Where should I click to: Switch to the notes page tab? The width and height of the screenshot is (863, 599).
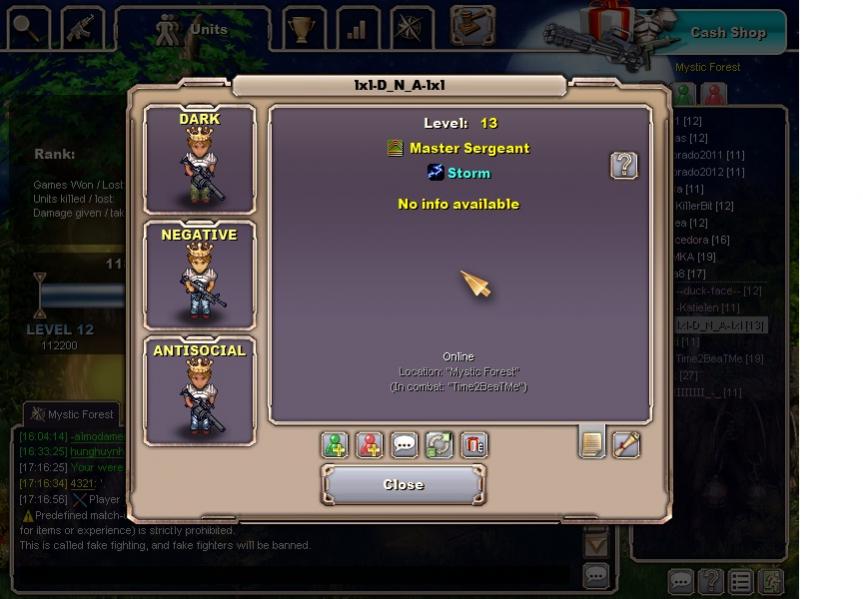[x=592, y=443]
